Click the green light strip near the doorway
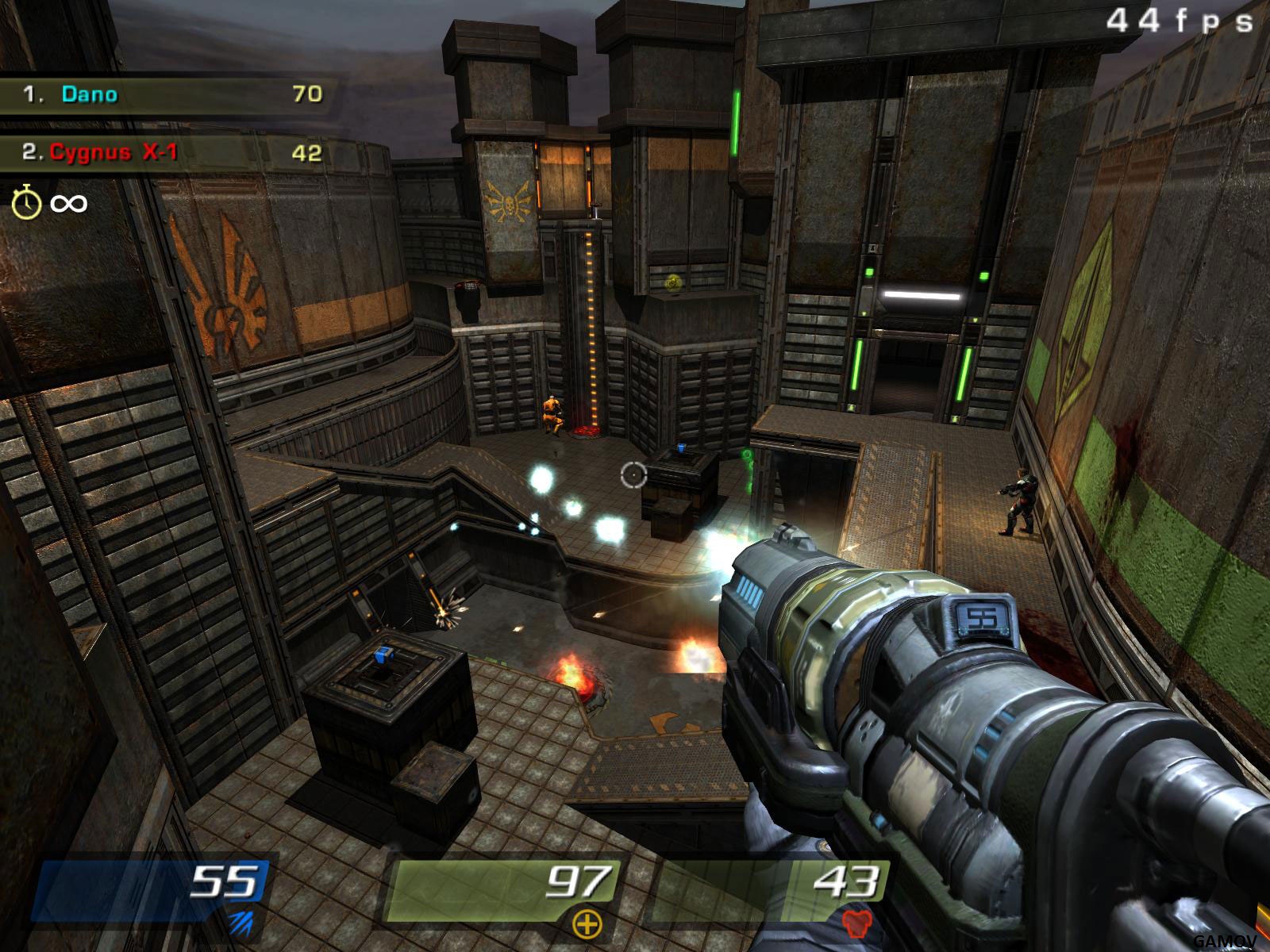This screenshot has height=952, width=1270. (858, 365)
